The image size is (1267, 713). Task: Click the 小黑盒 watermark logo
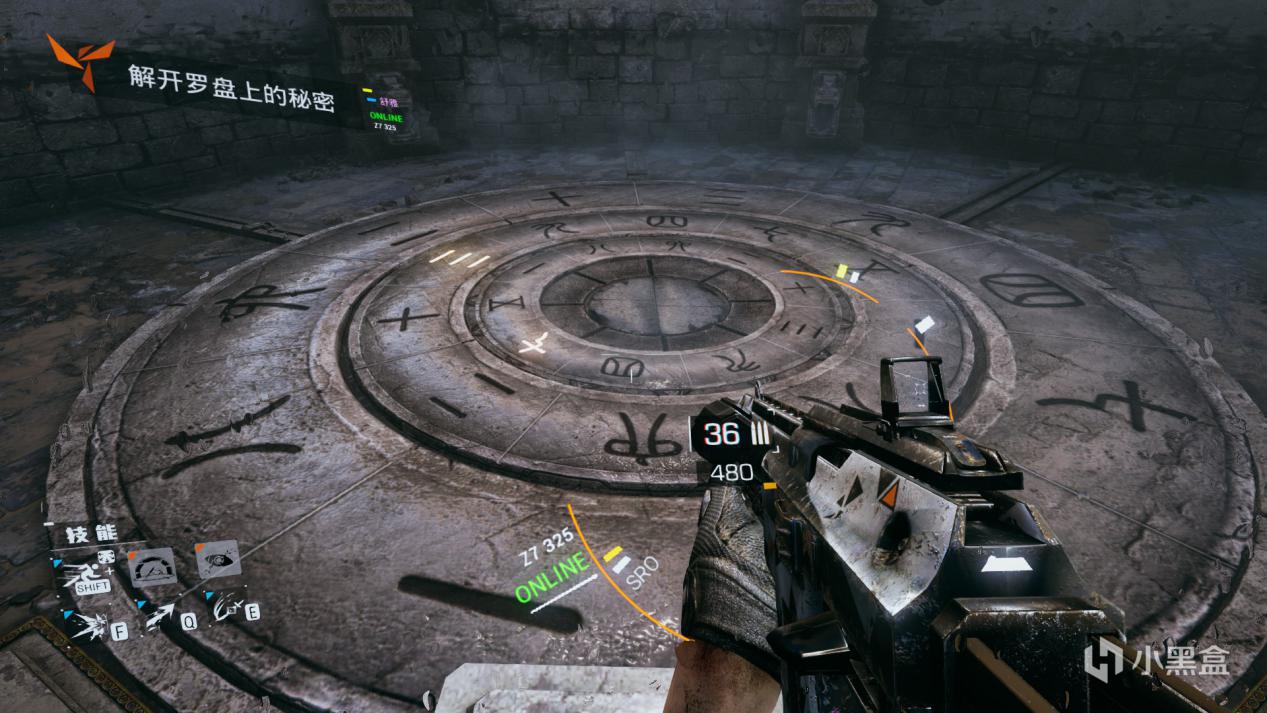tap(1158, 659)
